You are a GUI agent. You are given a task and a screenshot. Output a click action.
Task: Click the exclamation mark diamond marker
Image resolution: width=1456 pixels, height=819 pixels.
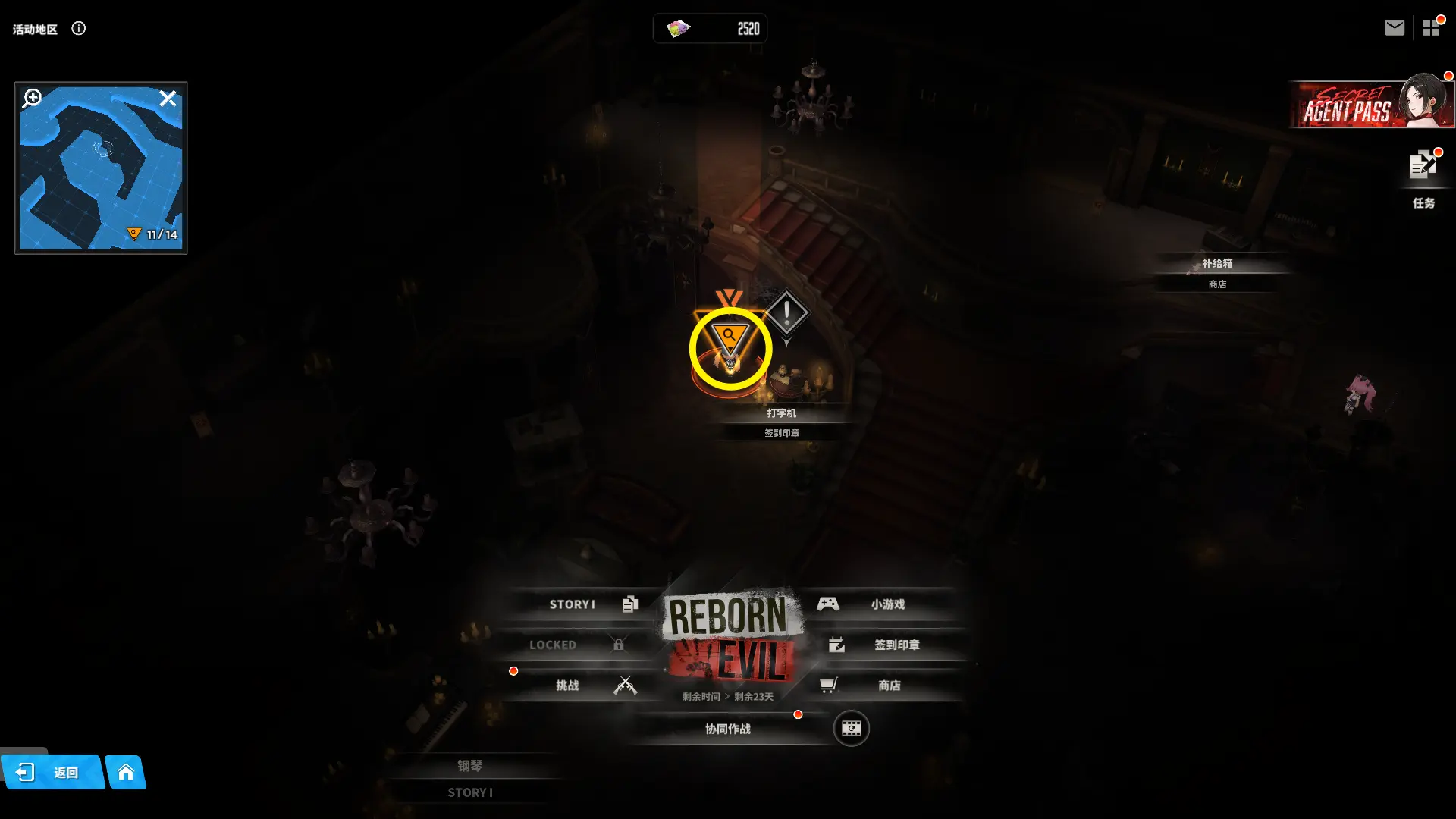coord(786,312)
